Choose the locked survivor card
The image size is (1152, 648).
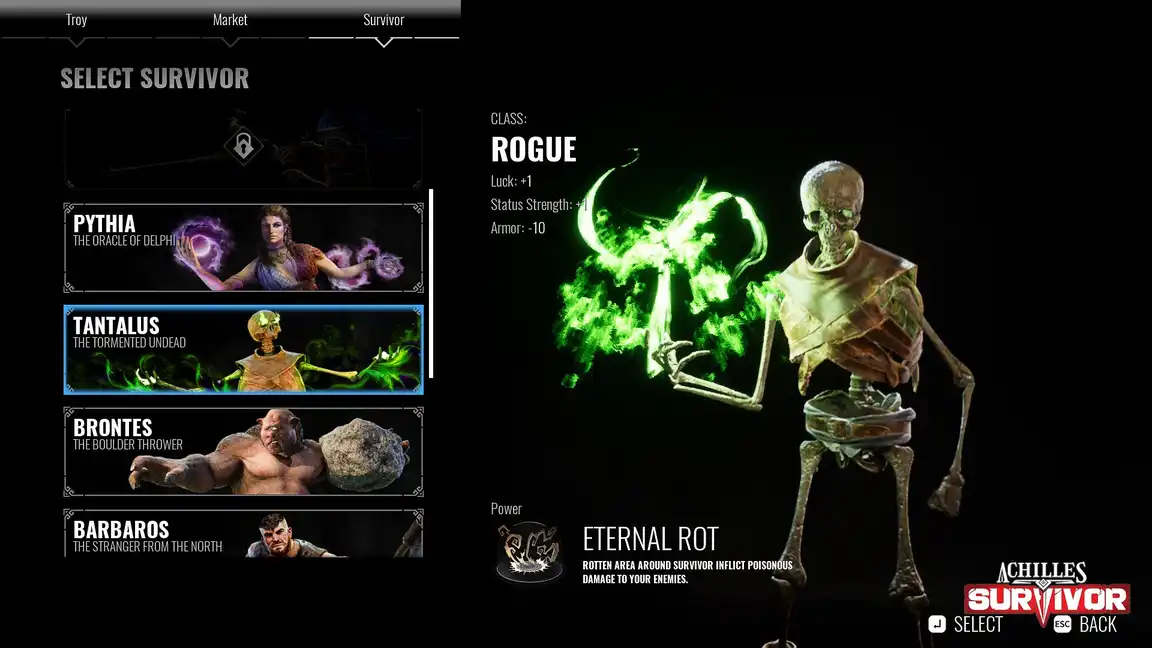[x=243, y=148]
